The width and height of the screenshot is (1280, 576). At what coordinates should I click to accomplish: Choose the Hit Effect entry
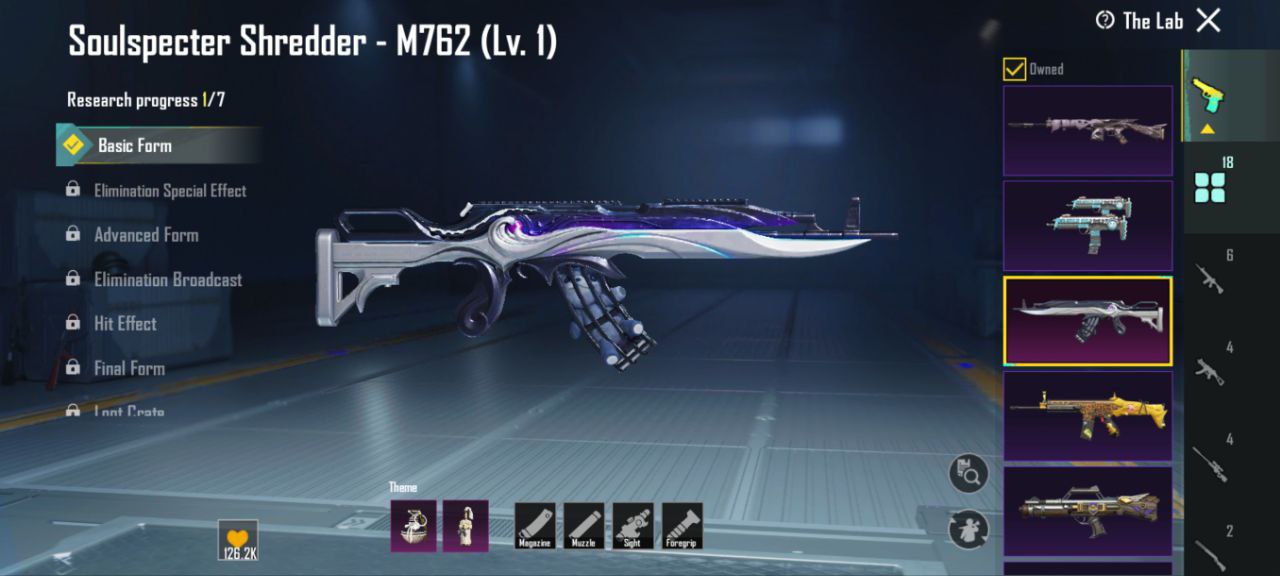coord(125,324)
